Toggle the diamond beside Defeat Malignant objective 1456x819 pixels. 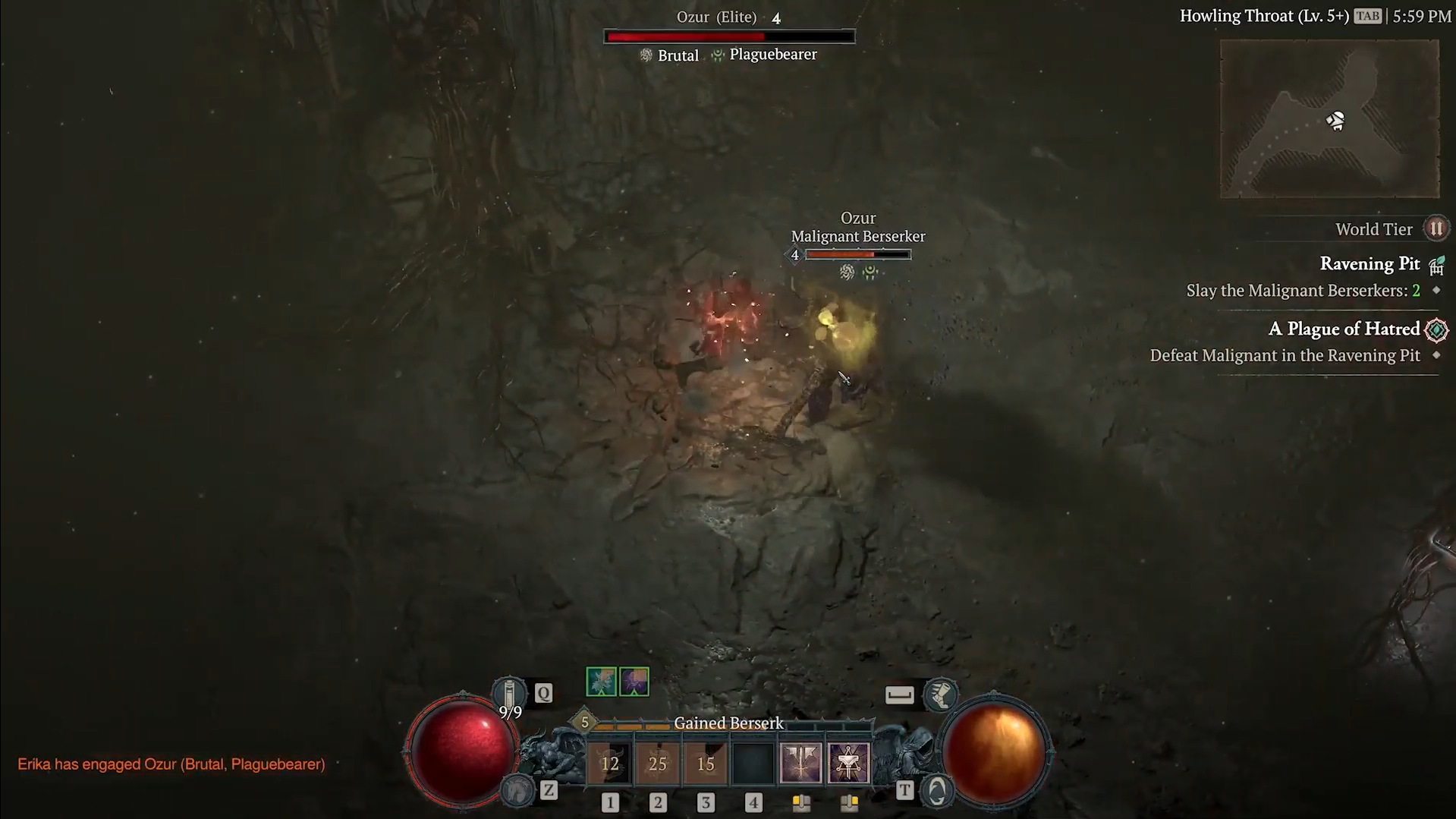[x=1436, y=354]
